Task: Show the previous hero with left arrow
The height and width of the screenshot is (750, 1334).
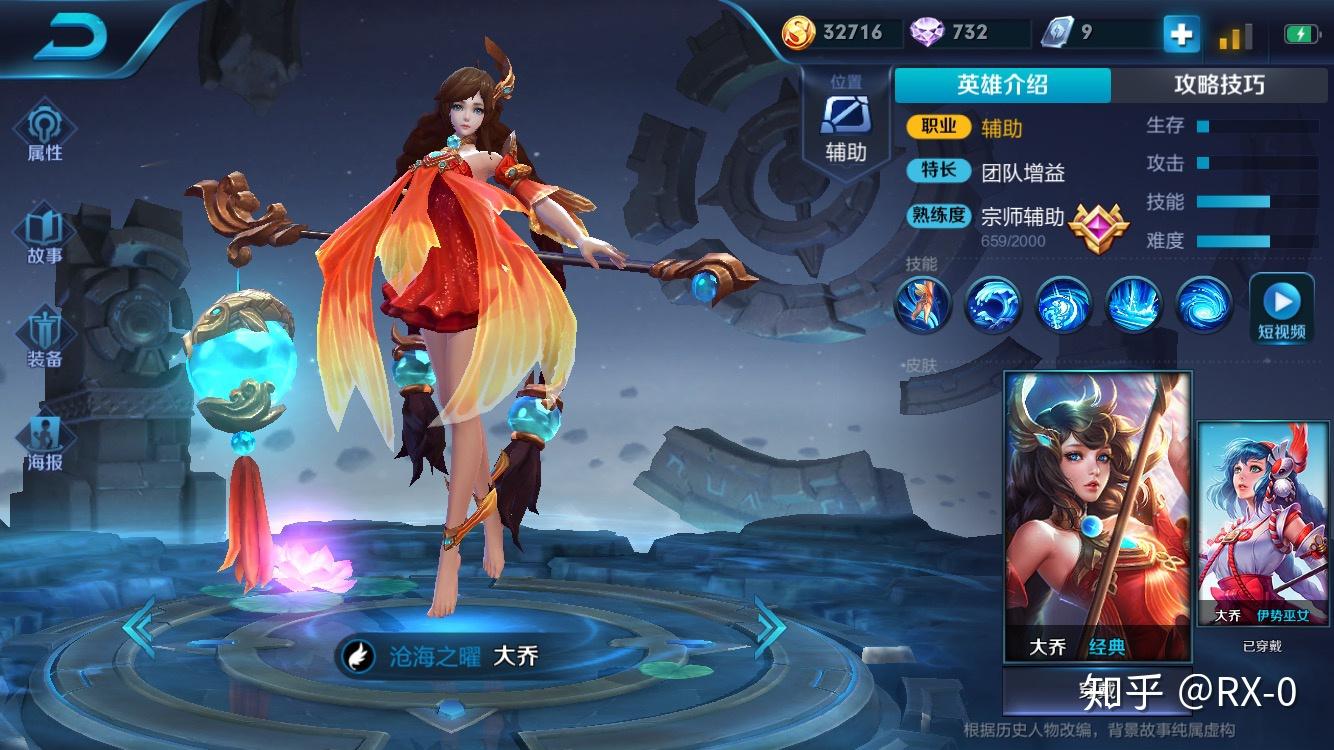Action: coord(139,626)
